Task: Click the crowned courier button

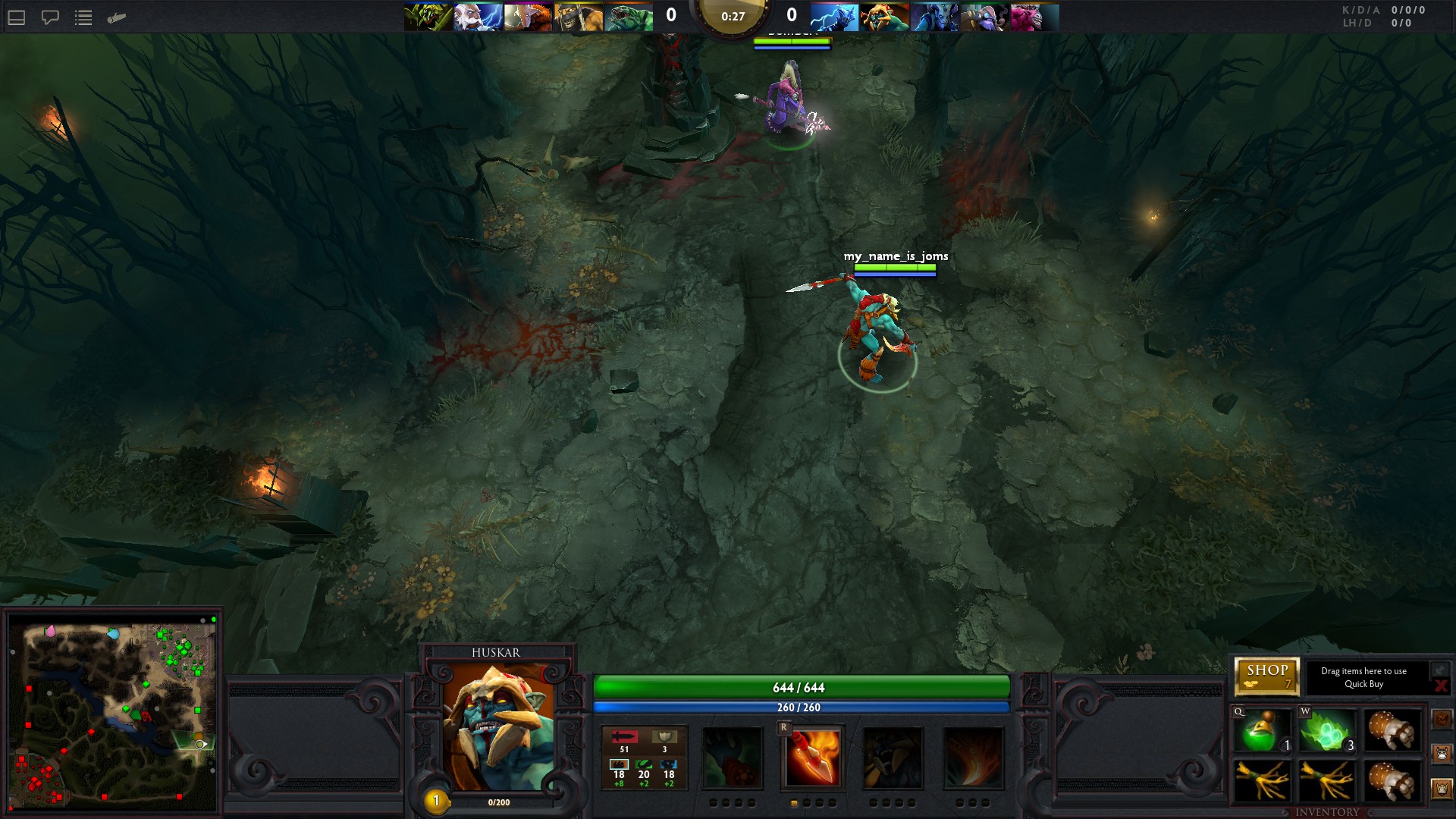Action: pyautogui.click(x=1442, y=789)
